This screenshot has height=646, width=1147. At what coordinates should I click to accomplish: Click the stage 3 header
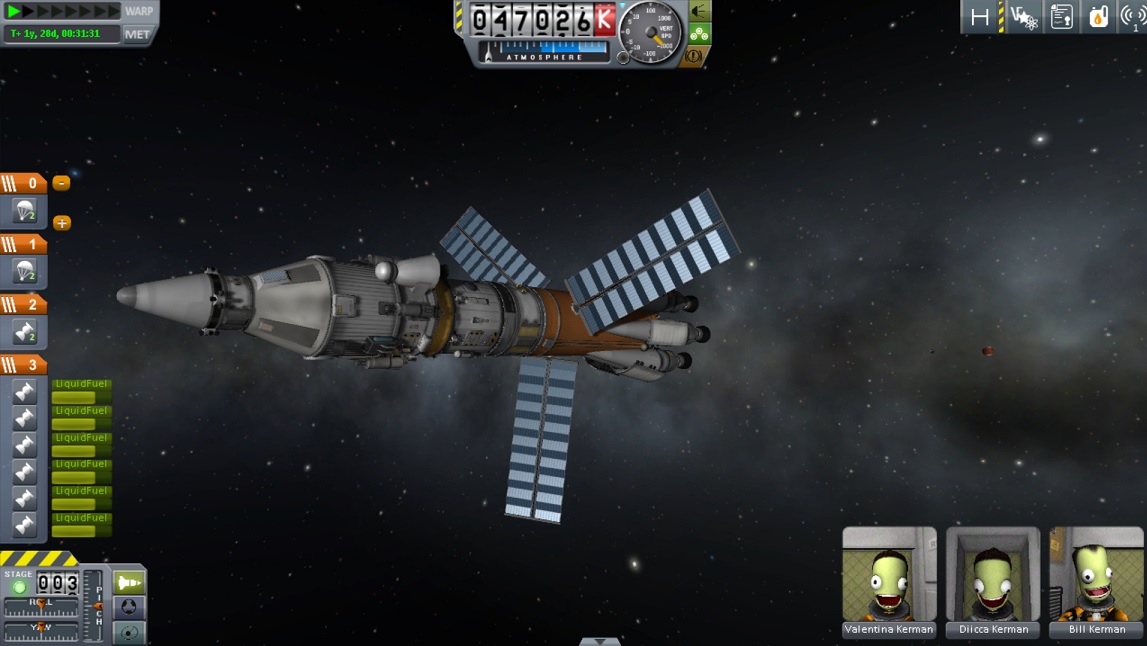click(23, 365)
